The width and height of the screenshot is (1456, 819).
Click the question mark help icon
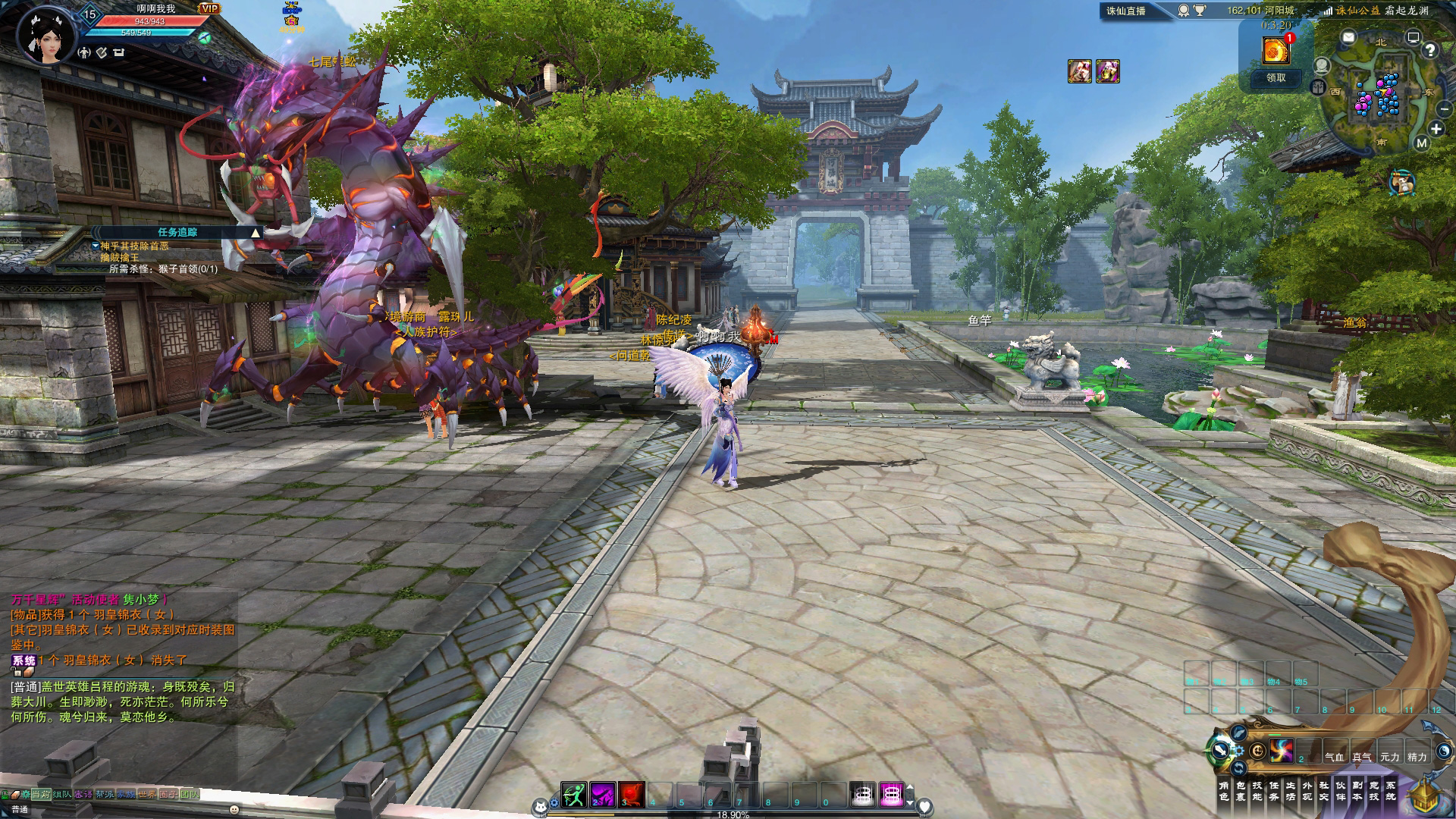coord(1430,50)
